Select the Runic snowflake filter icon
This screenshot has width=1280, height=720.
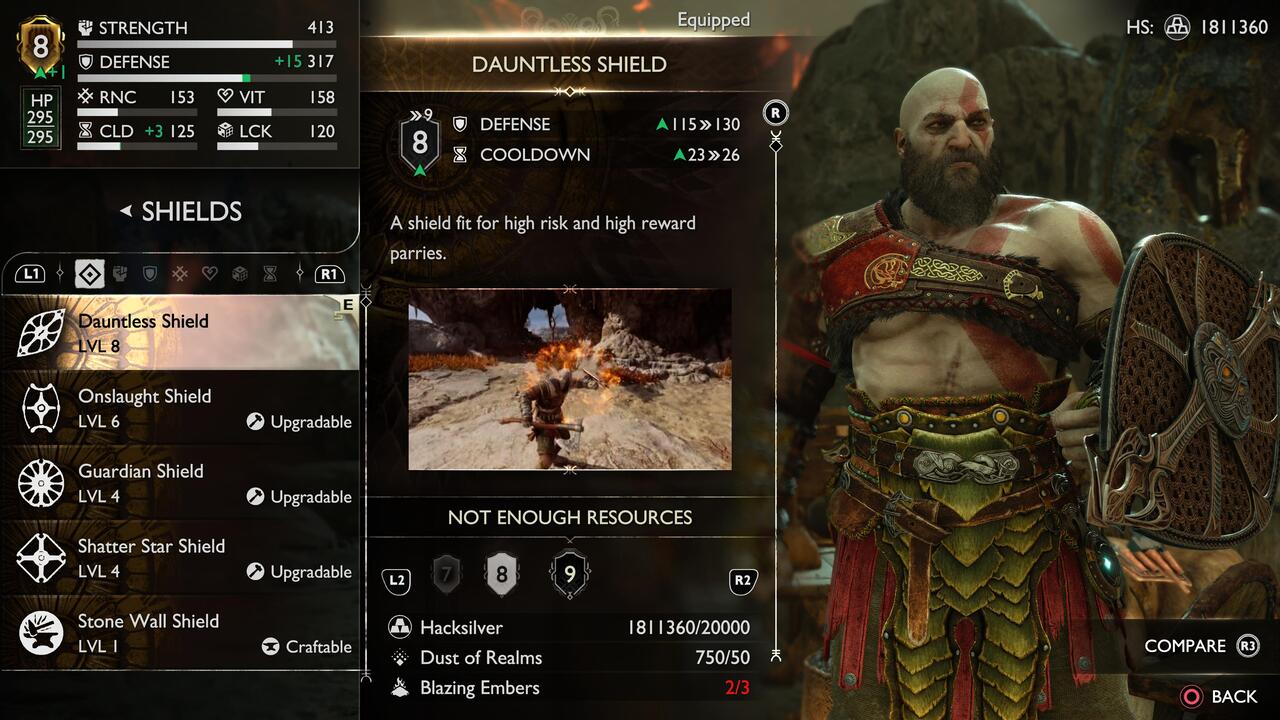[180, 273]
